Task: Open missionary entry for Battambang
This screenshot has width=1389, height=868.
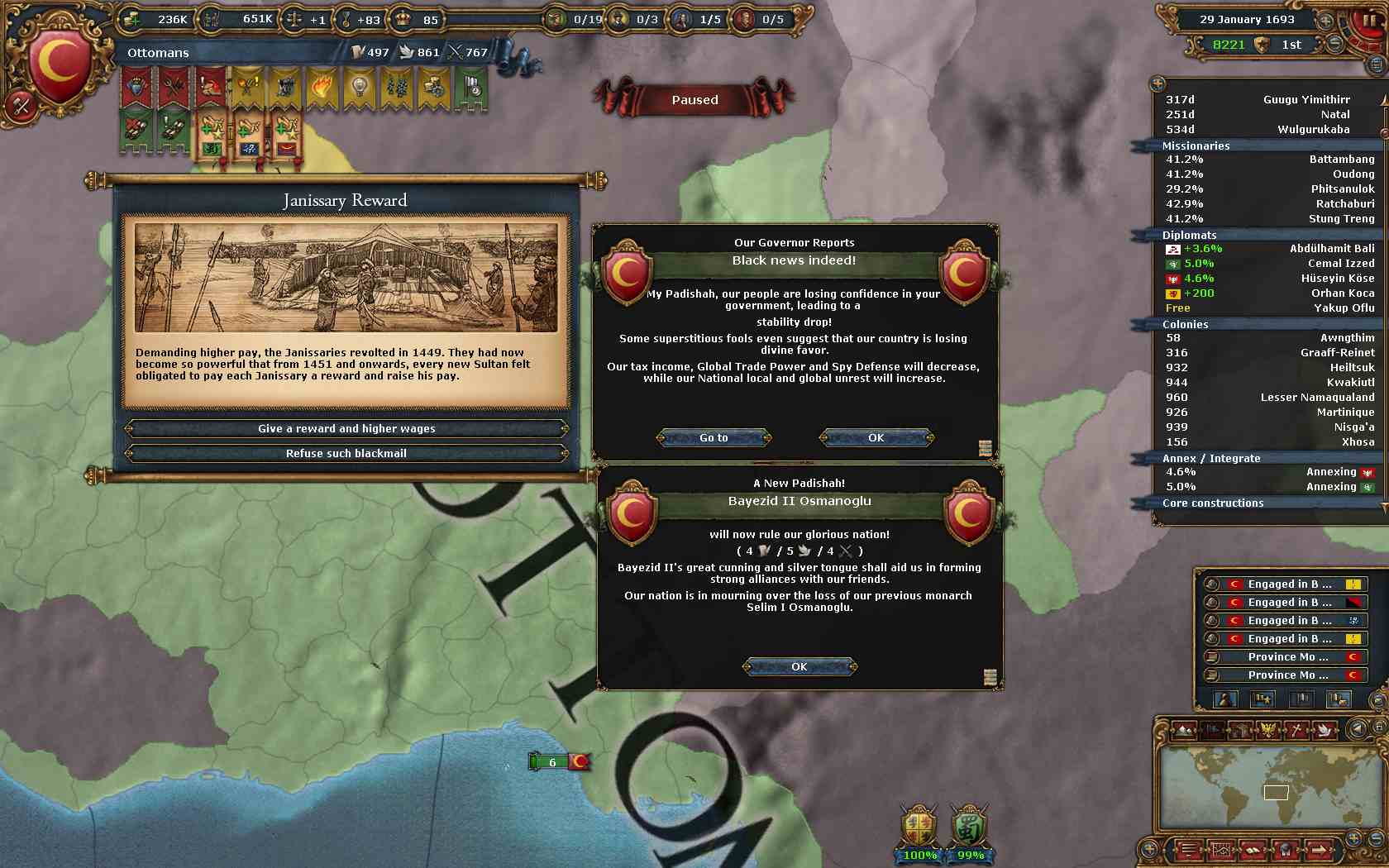Action: pyautogui.click(x=1270, y=159)
